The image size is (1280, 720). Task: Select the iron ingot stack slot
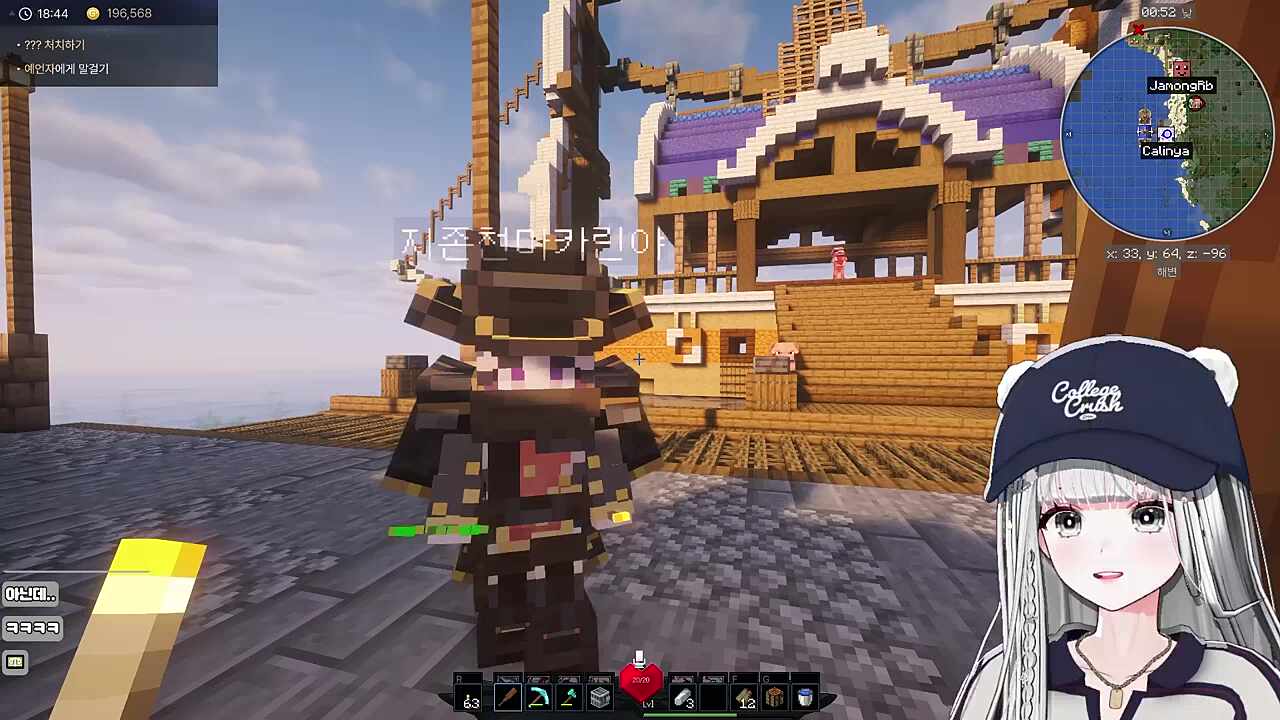(683, 697)
